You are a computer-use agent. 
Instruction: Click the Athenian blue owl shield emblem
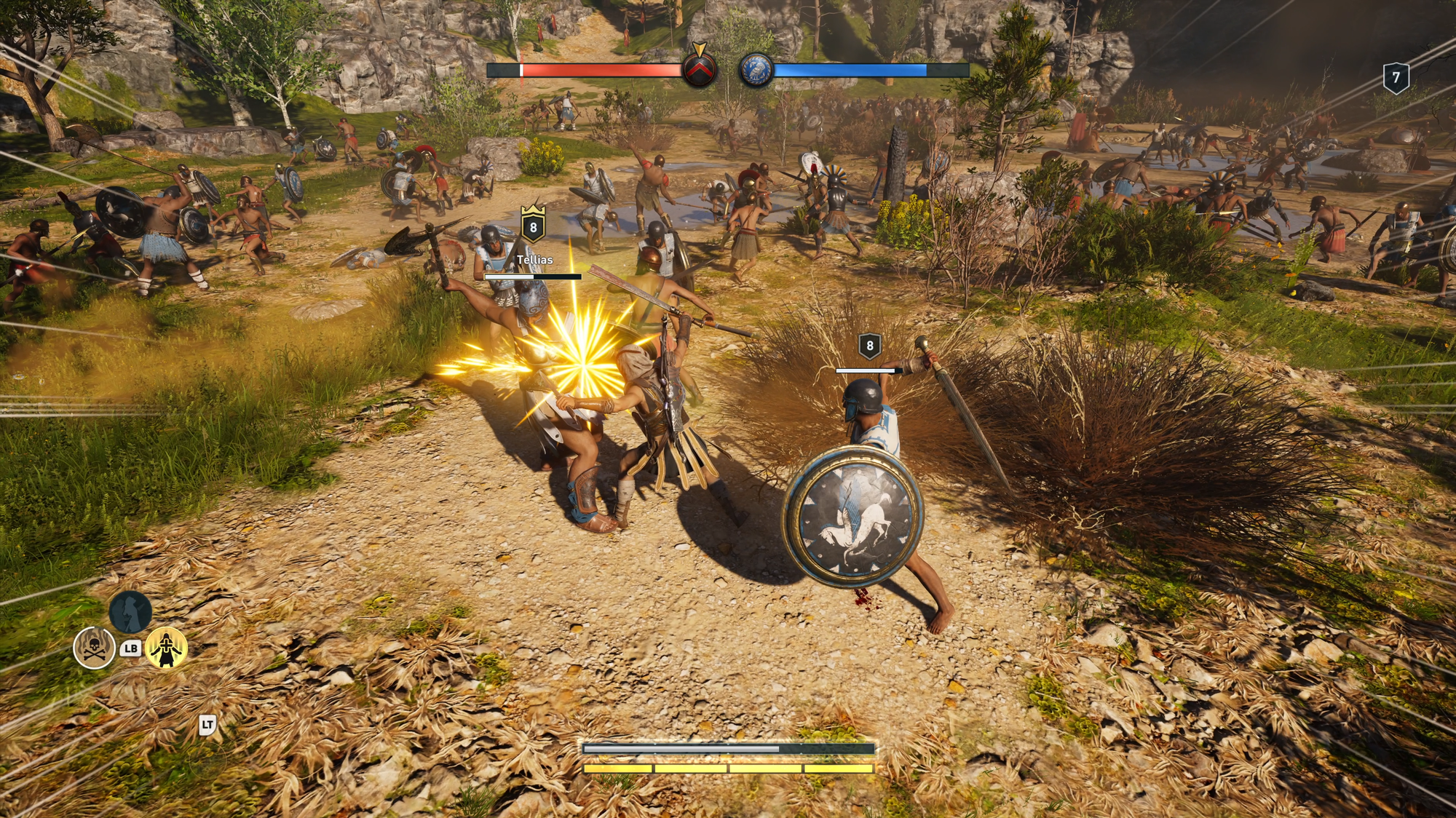coord(756,71)
